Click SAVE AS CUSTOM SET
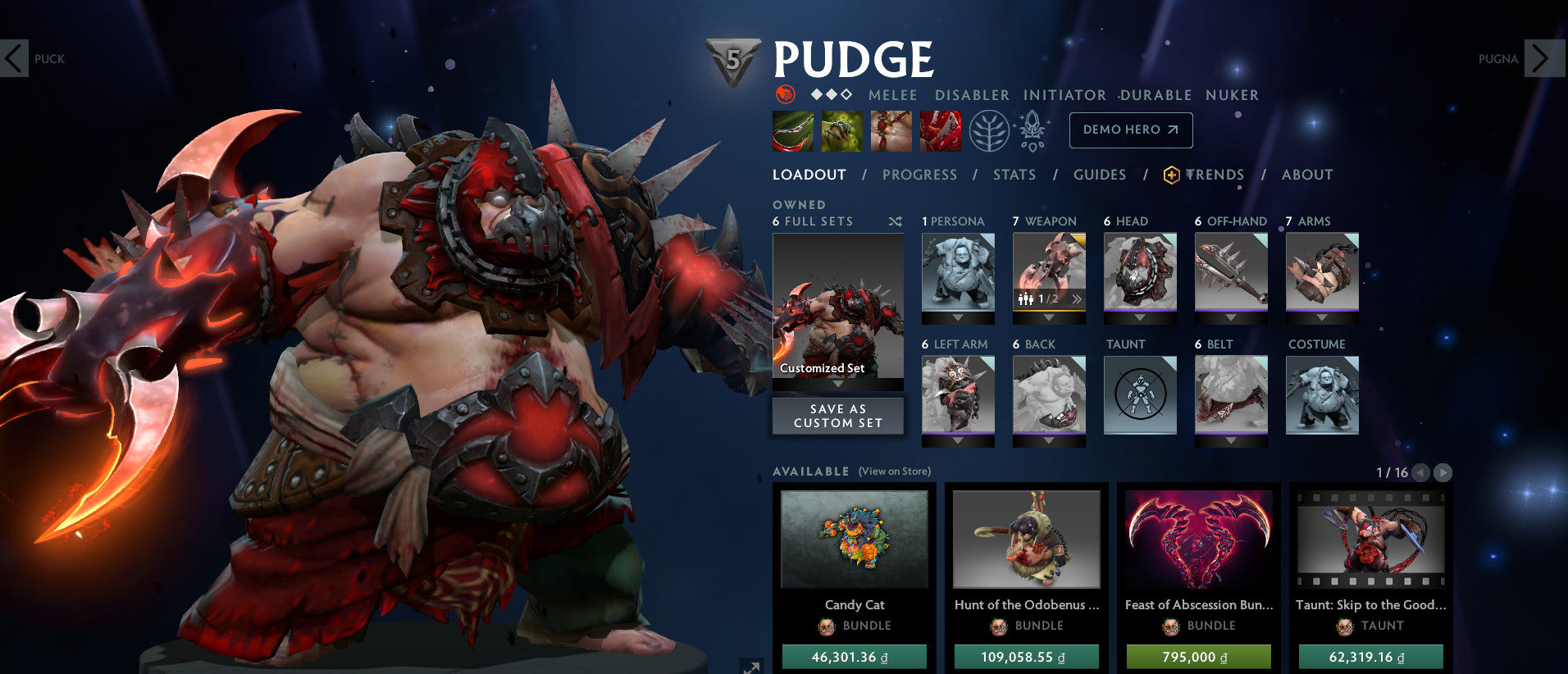Screen dimensions: 1568x674 (x=837, y=416)
